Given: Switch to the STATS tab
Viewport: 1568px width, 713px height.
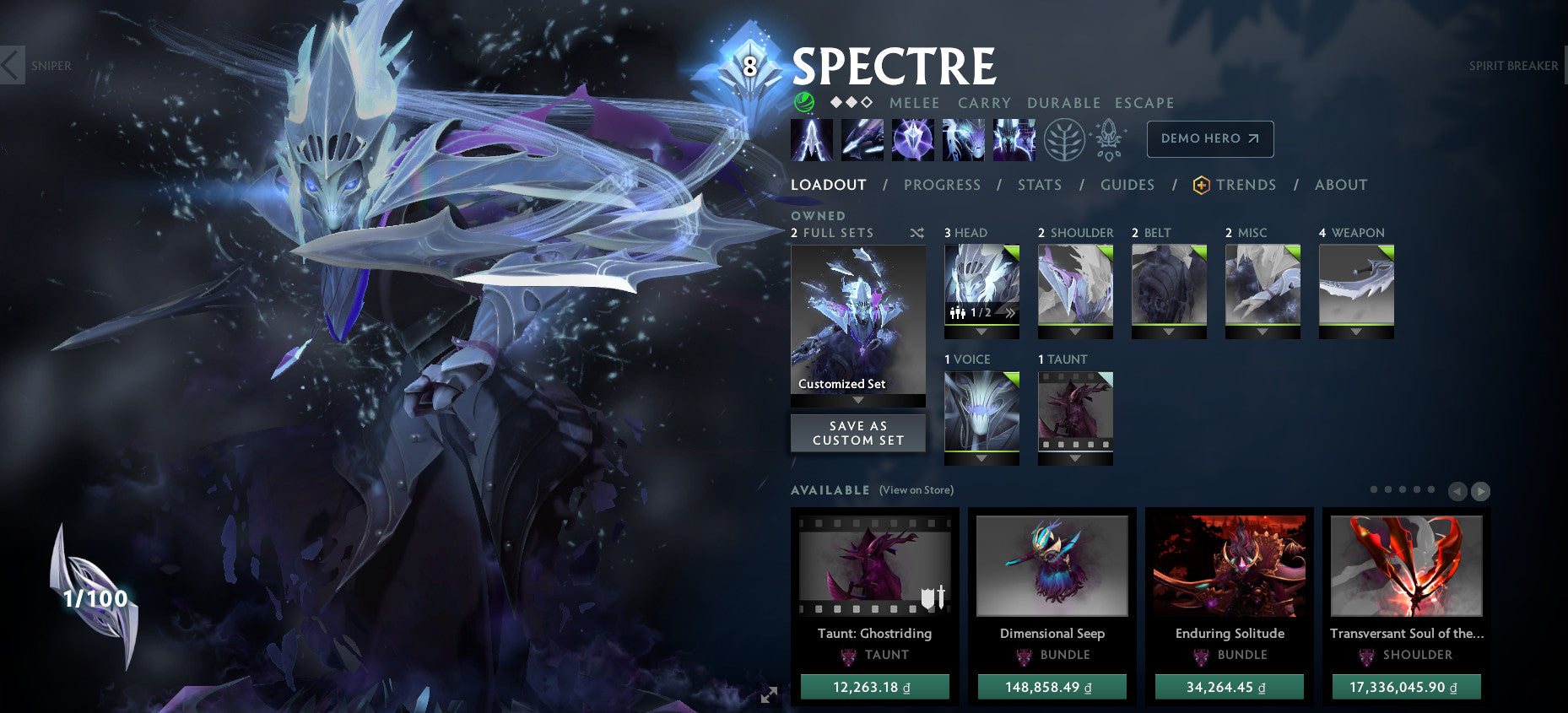Looking at the screenshot, I should [x=1039, y=185].
